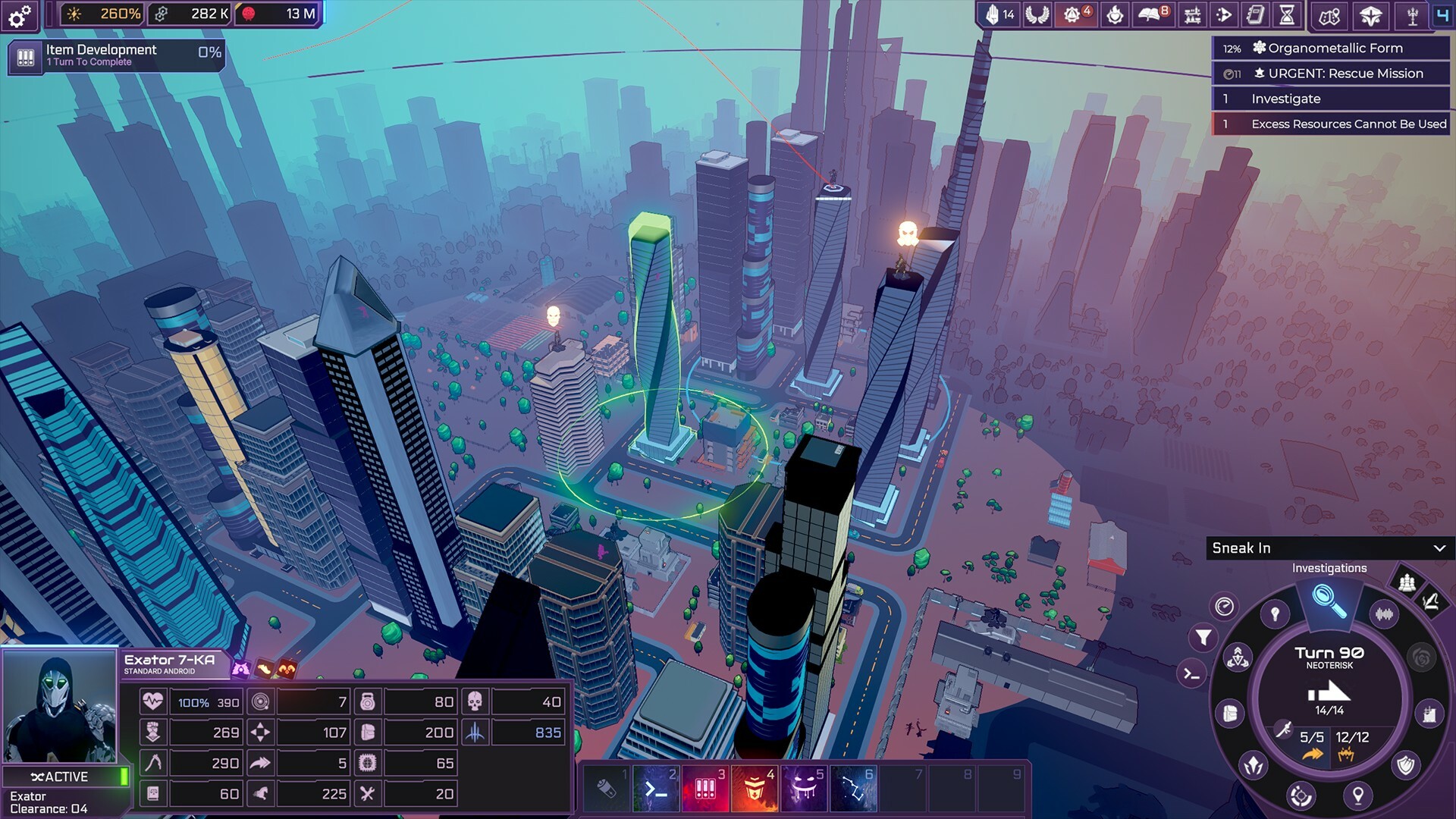Open the alert gear icon showing 4

[1071, 14]
